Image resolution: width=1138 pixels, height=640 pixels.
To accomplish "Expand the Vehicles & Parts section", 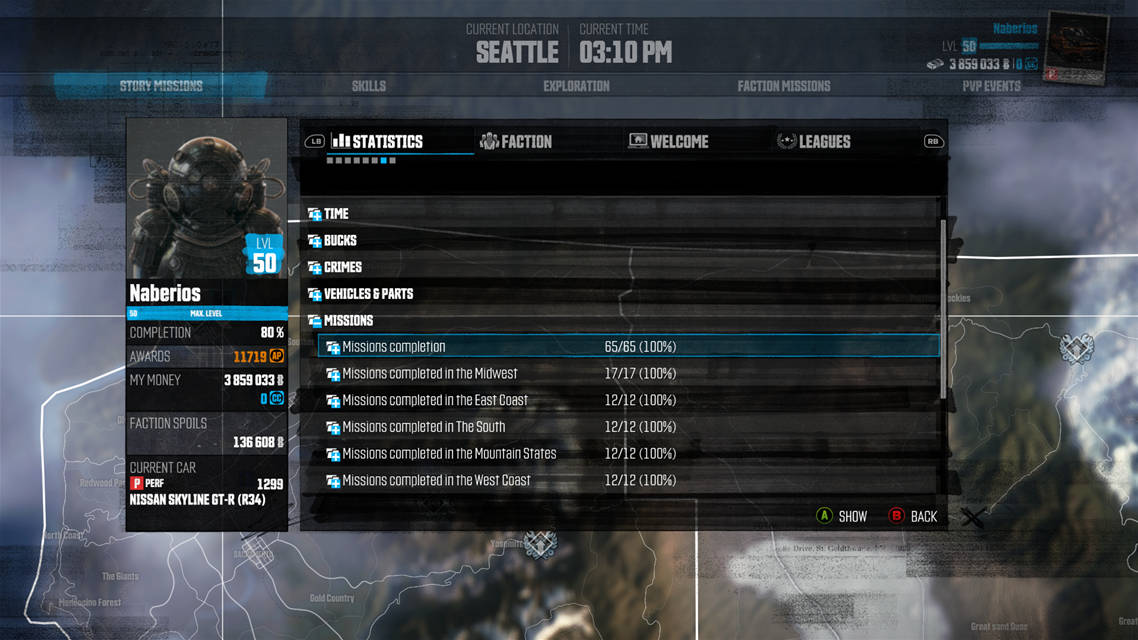I will 368,294.
